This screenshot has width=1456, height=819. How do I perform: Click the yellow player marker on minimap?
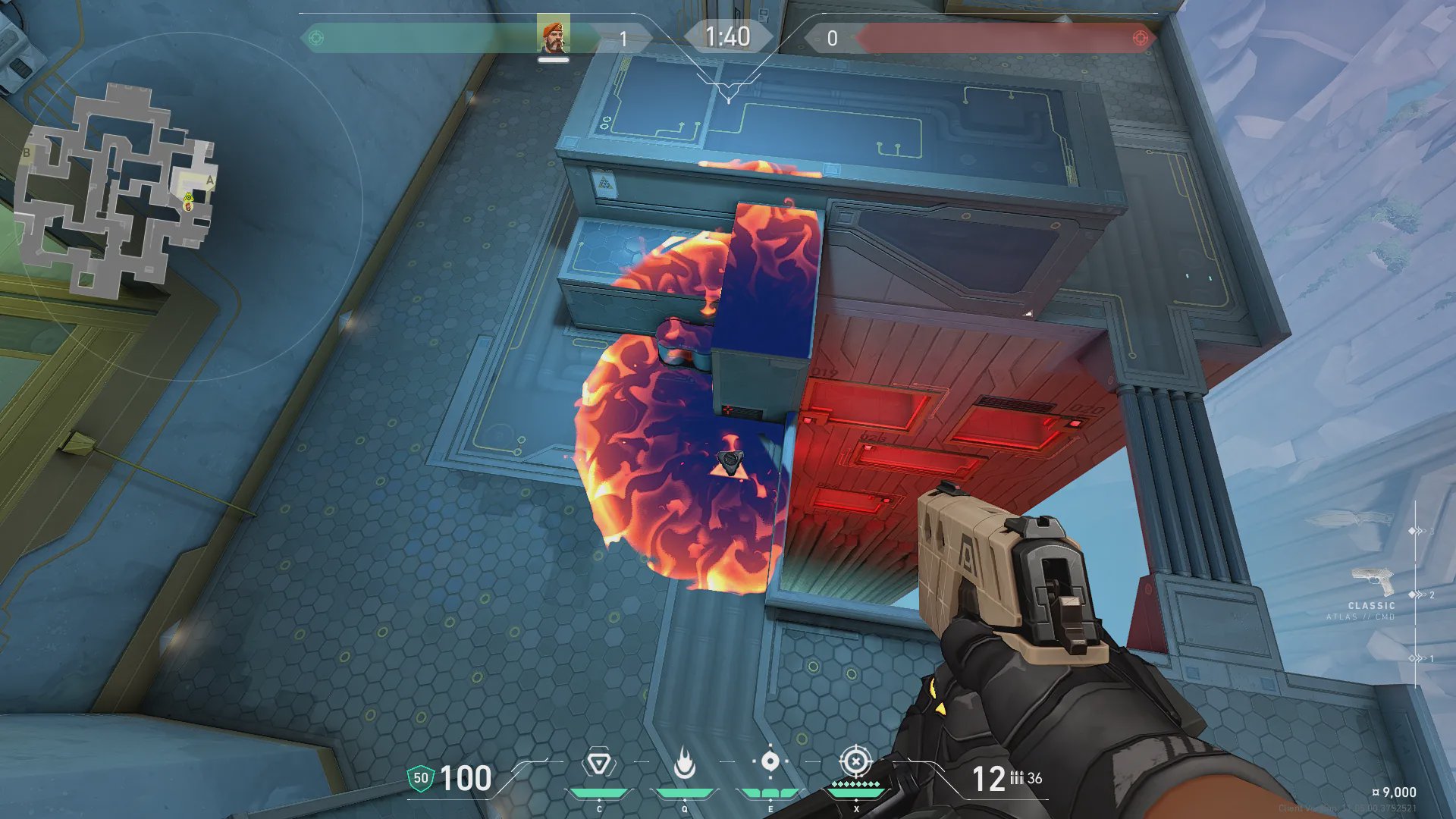coord(188,199)
